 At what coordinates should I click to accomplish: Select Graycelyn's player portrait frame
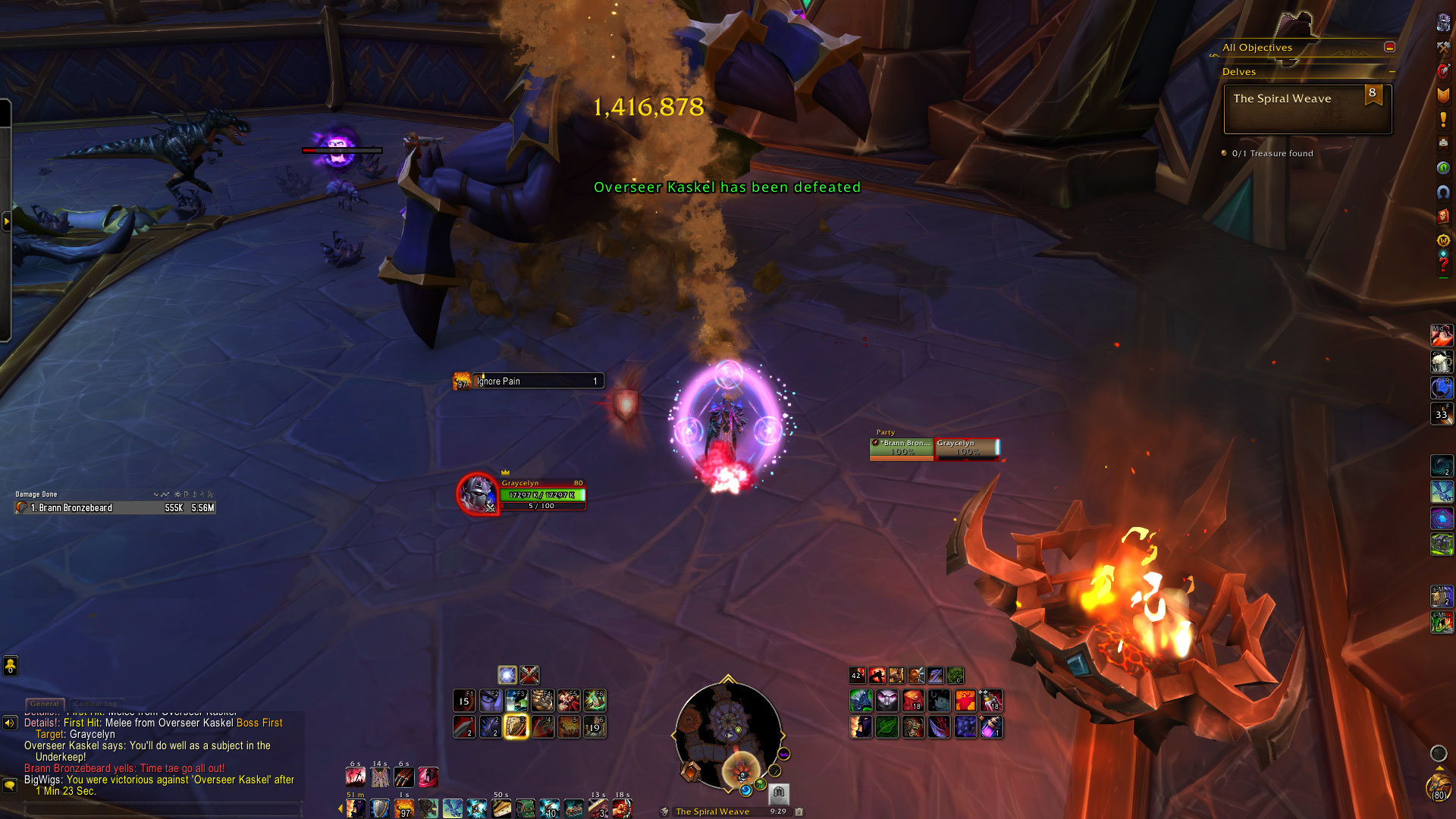[477, 494]
